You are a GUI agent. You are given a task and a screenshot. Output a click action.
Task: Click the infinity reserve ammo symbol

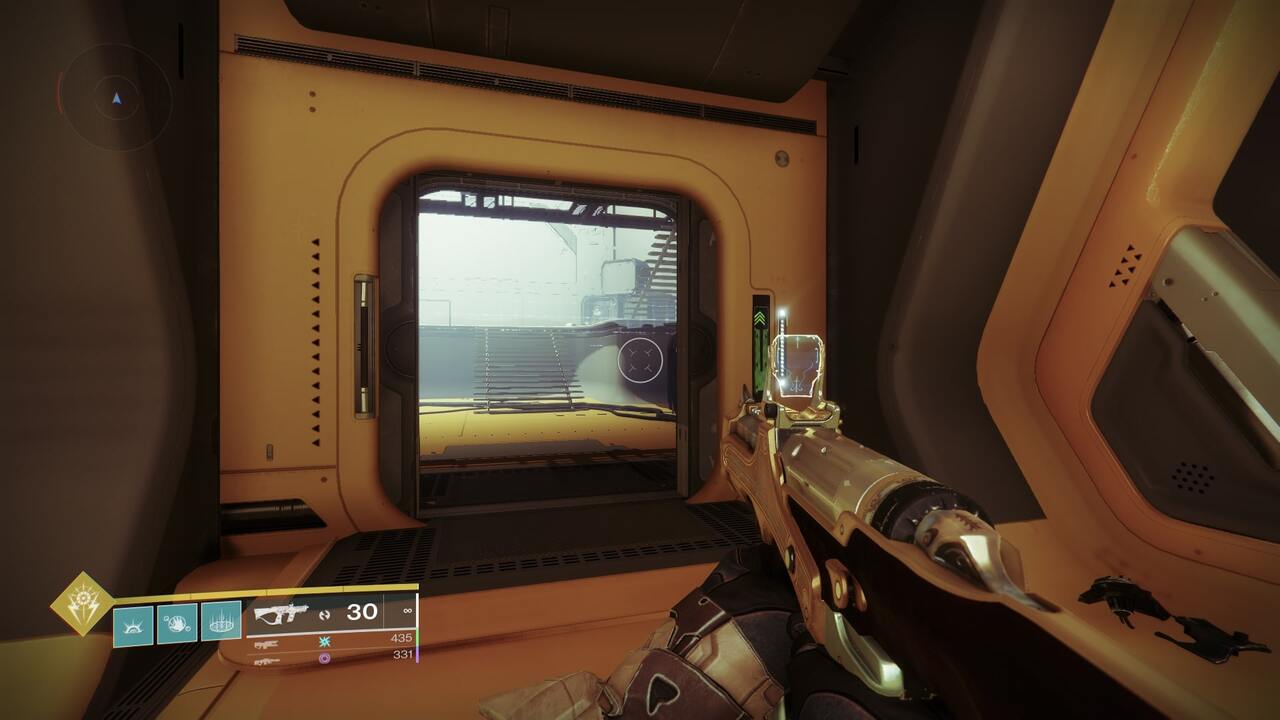407,610
